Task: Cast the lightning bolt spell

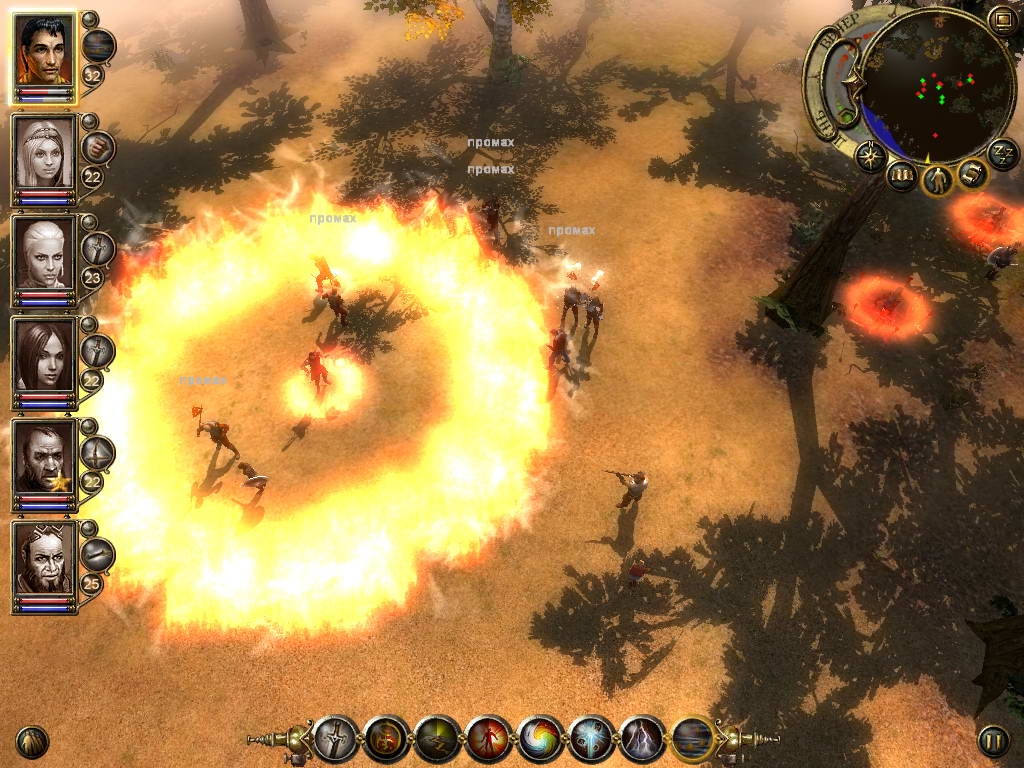Action: click(x=642, y=740)
